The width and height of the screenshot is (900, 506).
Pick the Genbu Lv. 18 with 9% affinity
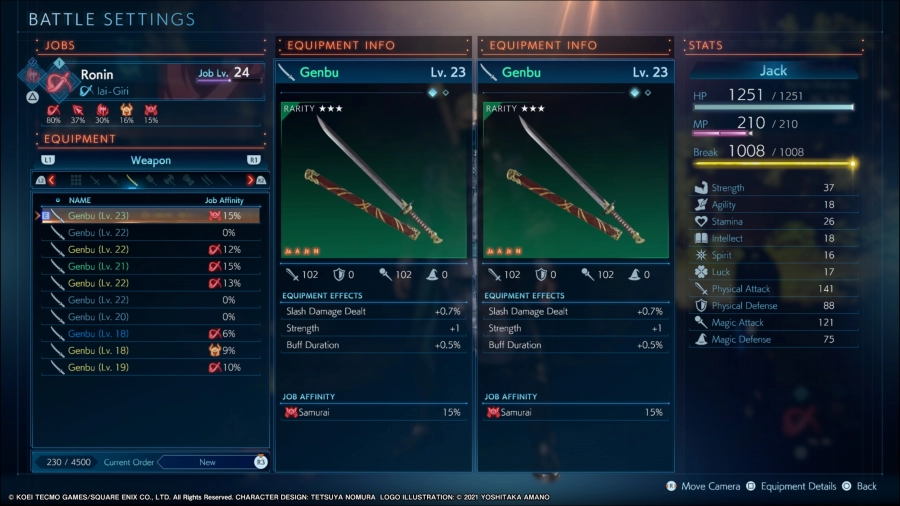coord(150,351)
